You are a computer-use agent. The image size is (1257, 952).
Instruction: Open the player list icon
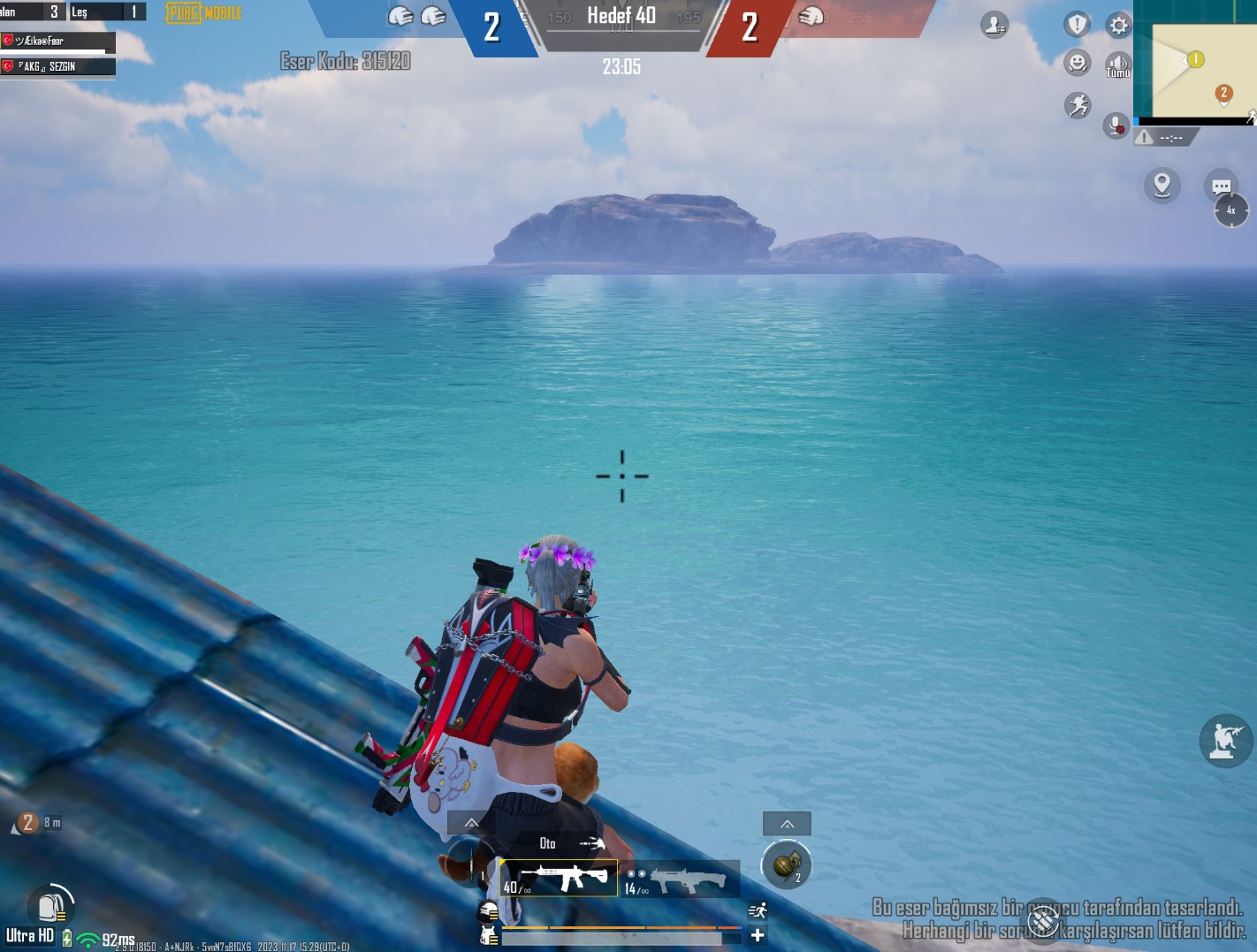tap(994, 25)
